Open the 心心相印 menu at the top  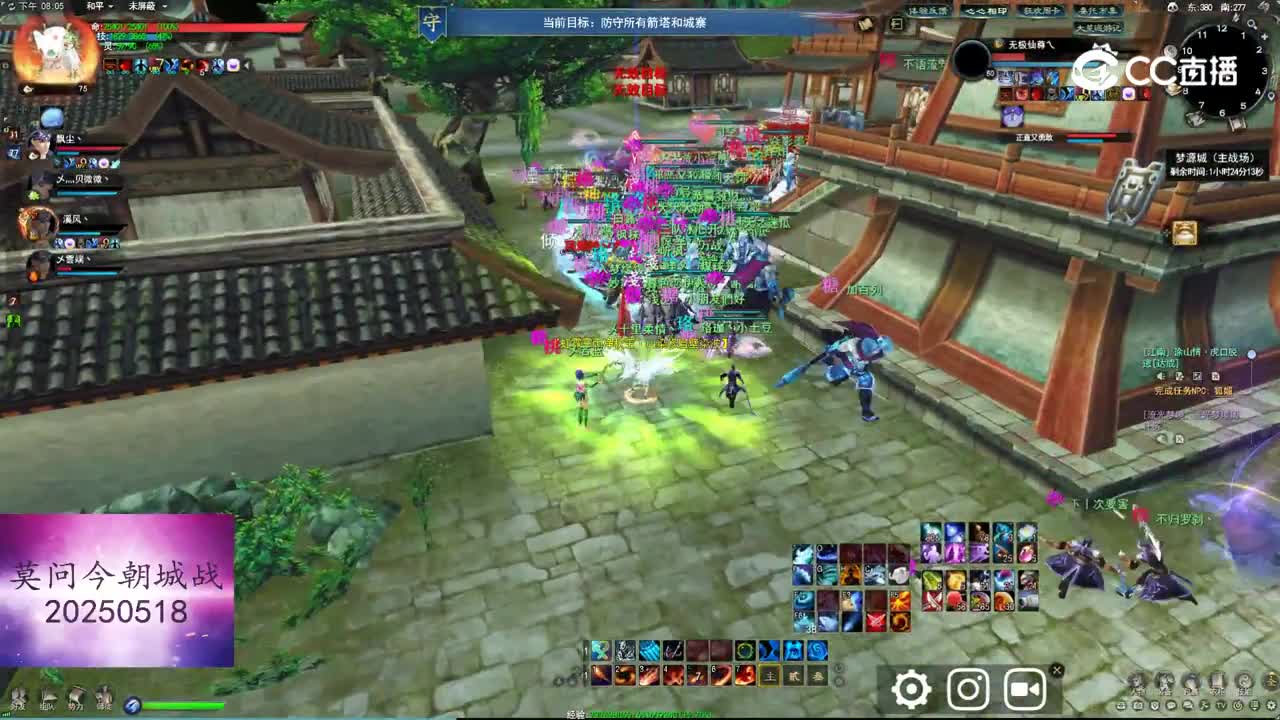coord(986,11)
